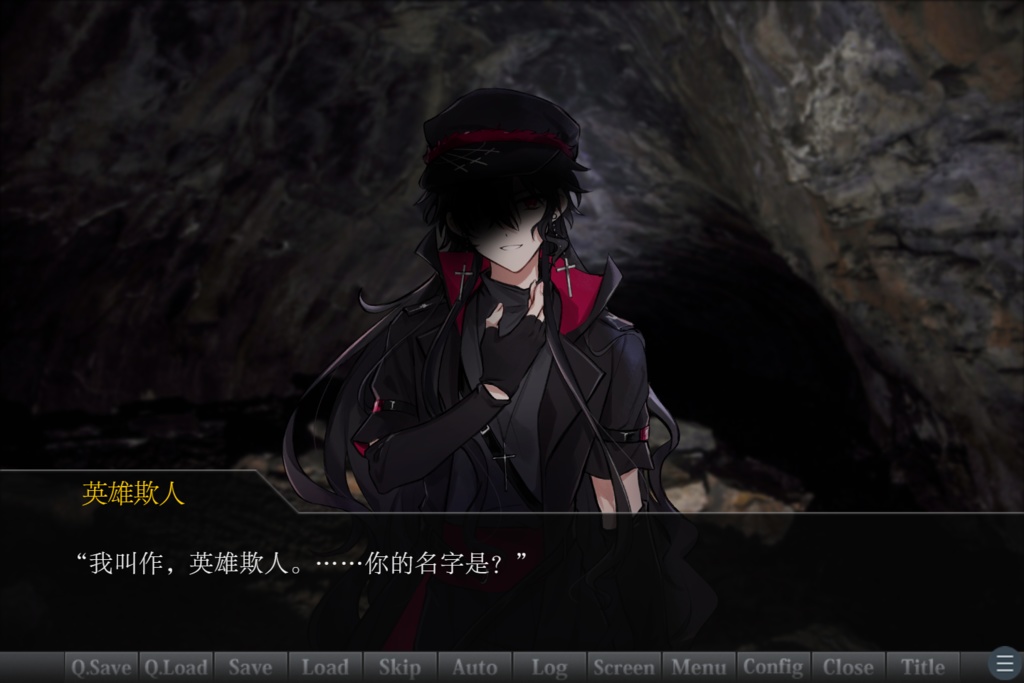
Task: Open the Save screen
Action: point(250,667)
